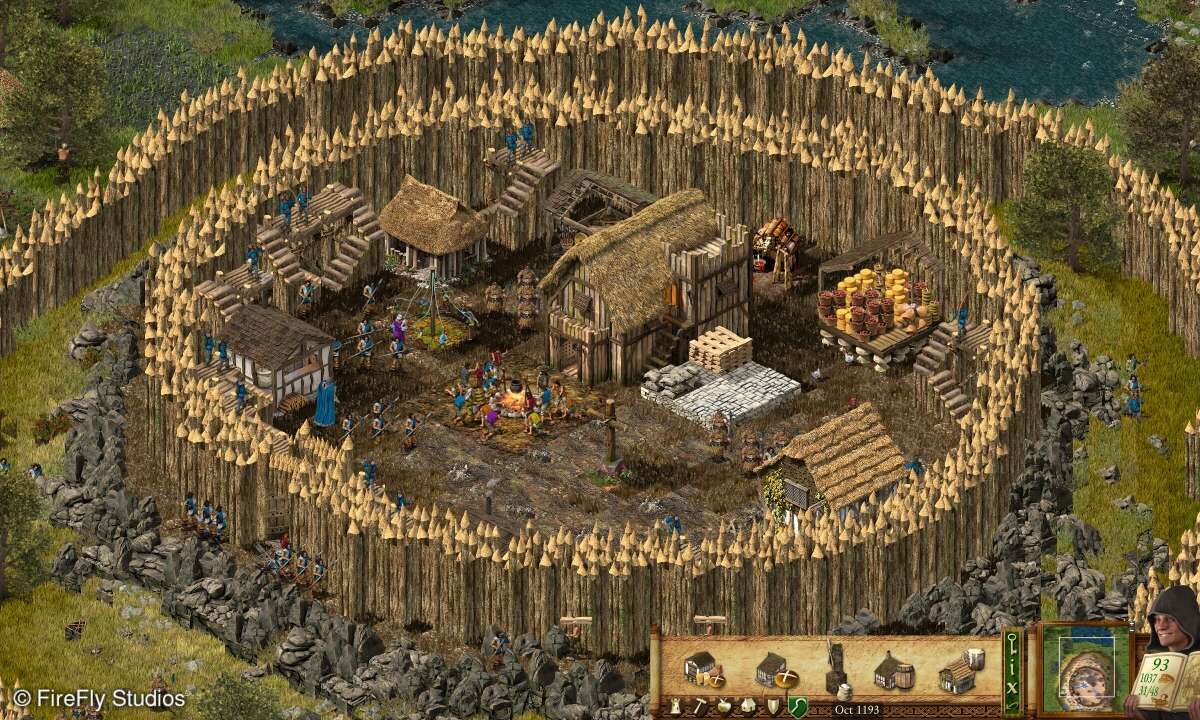Open the castle tower building category
This screenshot has width=1200, height=720.
click(x=675, y=707)
